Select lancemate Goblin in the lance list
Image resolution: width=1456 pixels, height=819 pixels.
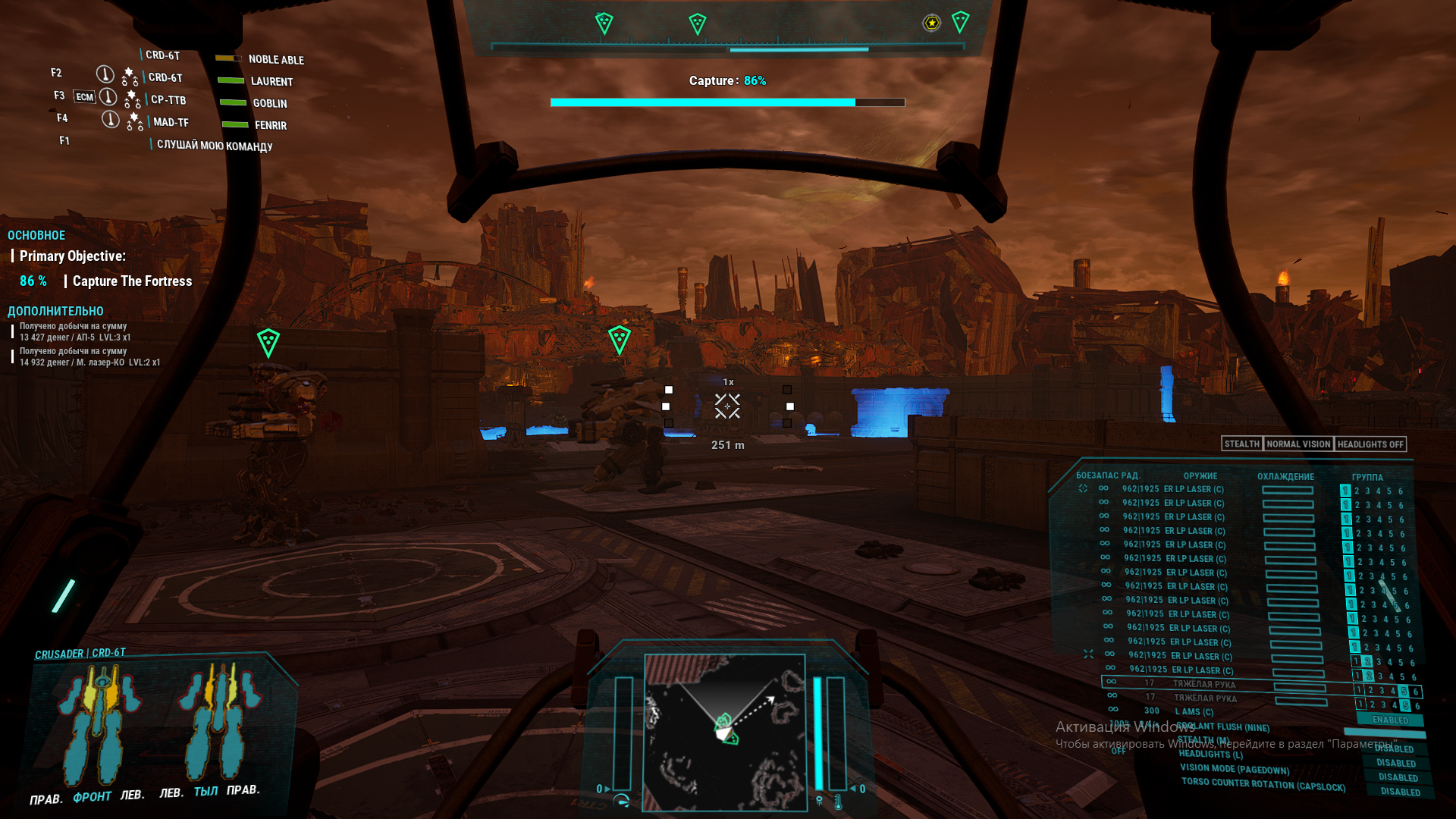[269, 103]
